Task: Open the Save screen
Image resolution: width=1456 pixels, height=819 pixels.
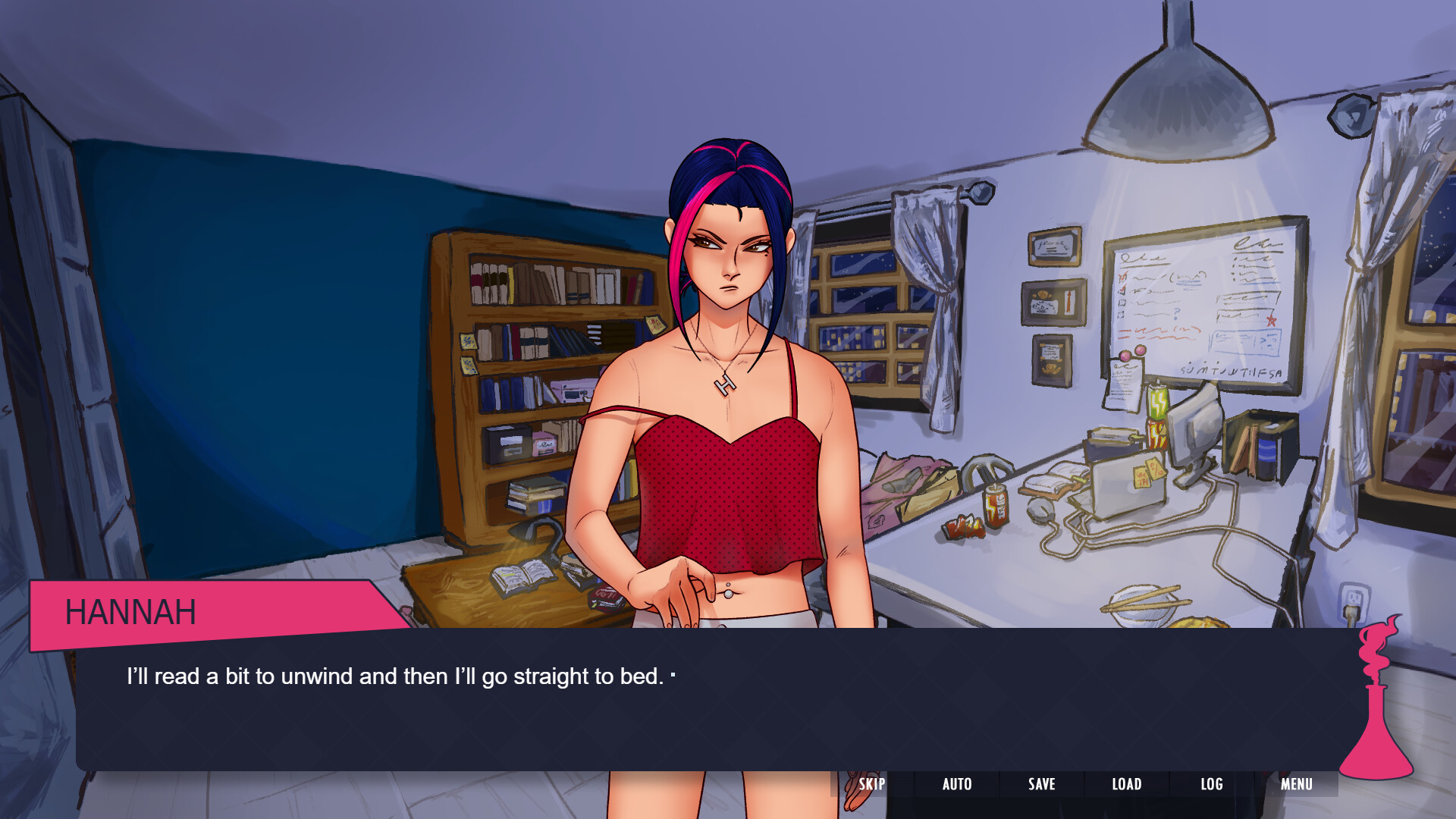Action: 1042,784
